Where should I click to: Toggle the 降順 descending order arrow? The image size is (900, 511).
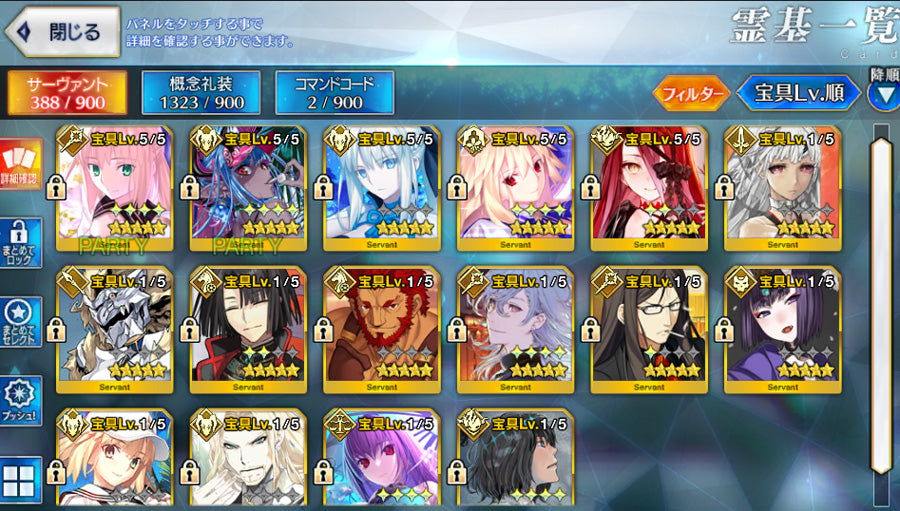point(884,92)
